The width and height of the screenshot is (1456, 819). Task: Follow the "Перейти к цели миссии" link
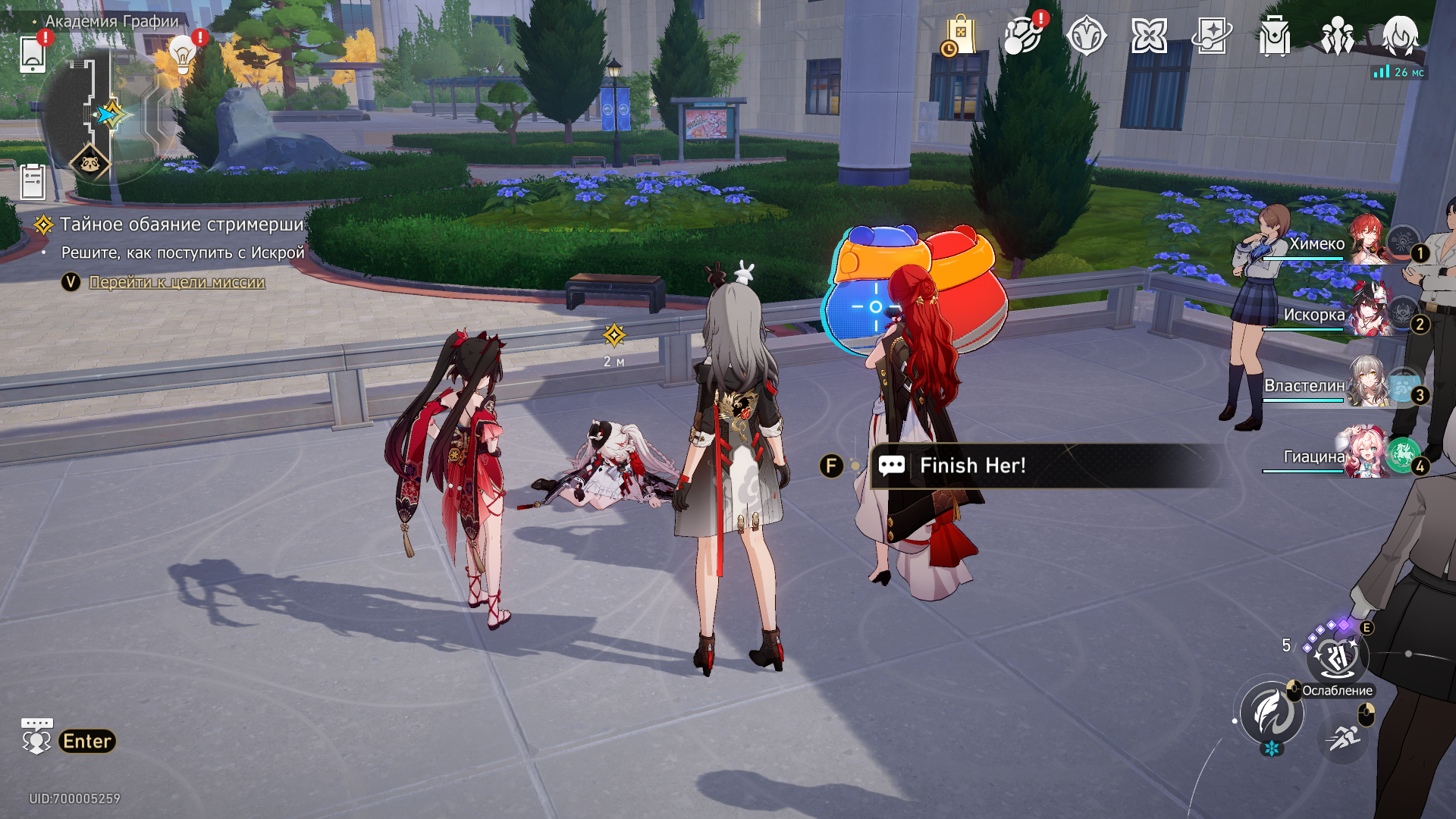coord(177,282)
